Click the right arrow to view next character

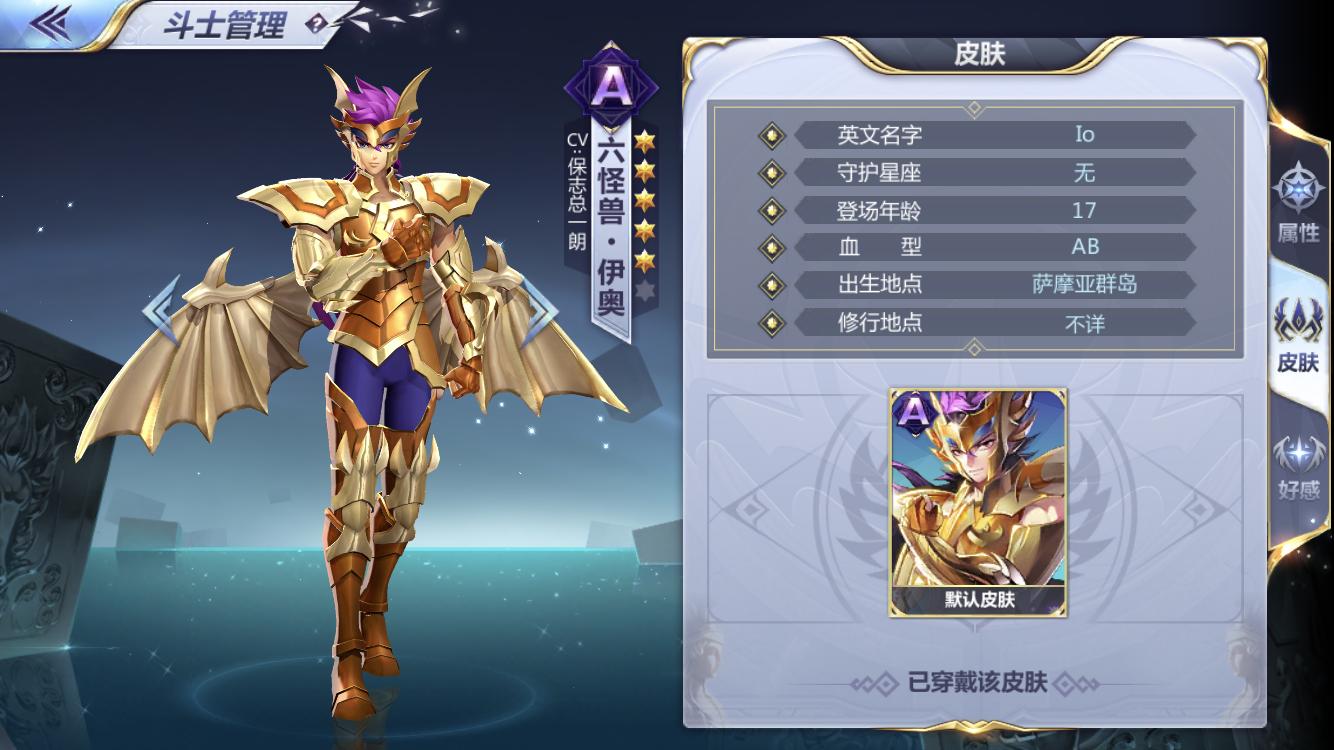543,310
